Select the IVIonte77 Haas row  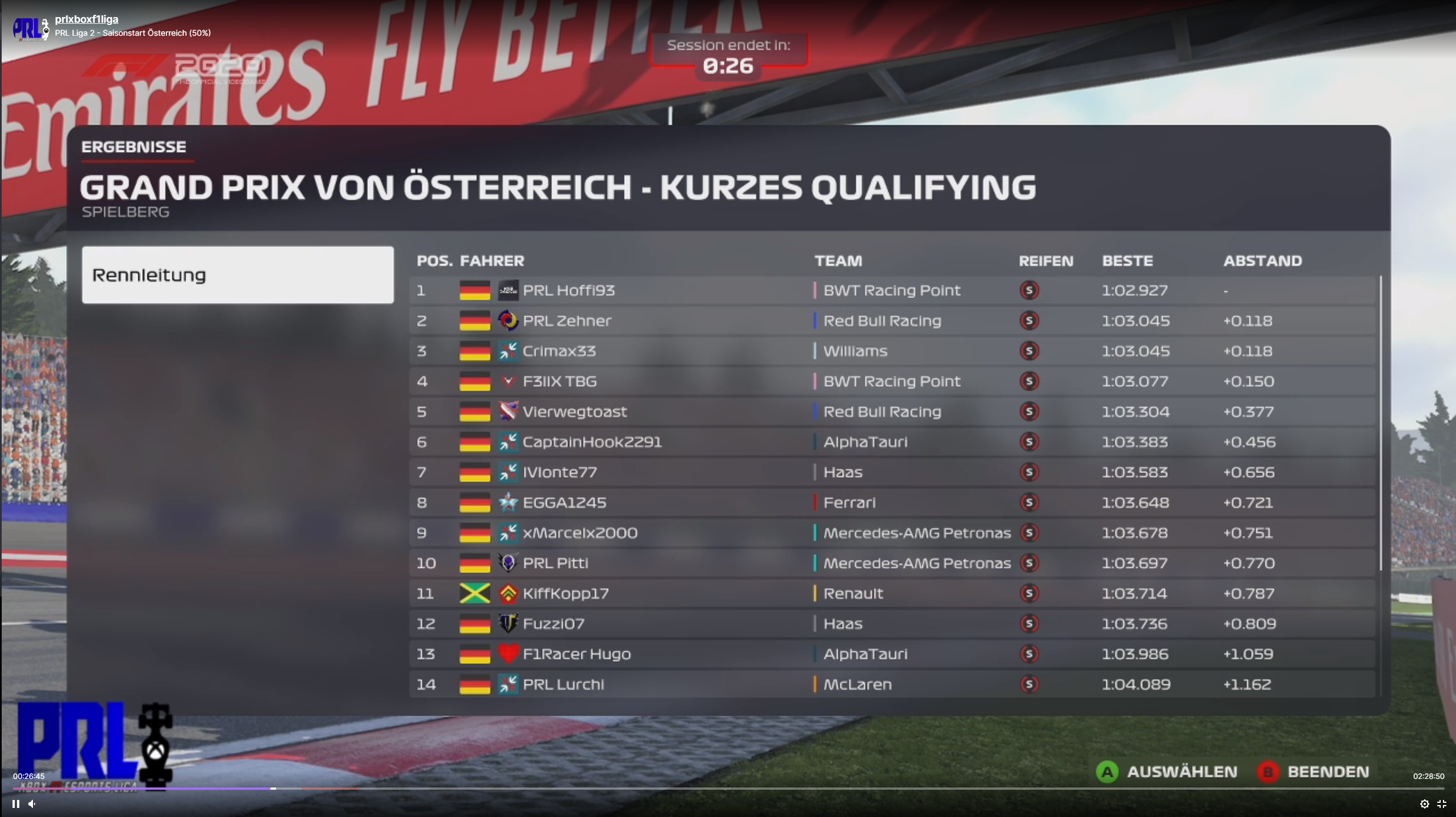pos(892,472)
